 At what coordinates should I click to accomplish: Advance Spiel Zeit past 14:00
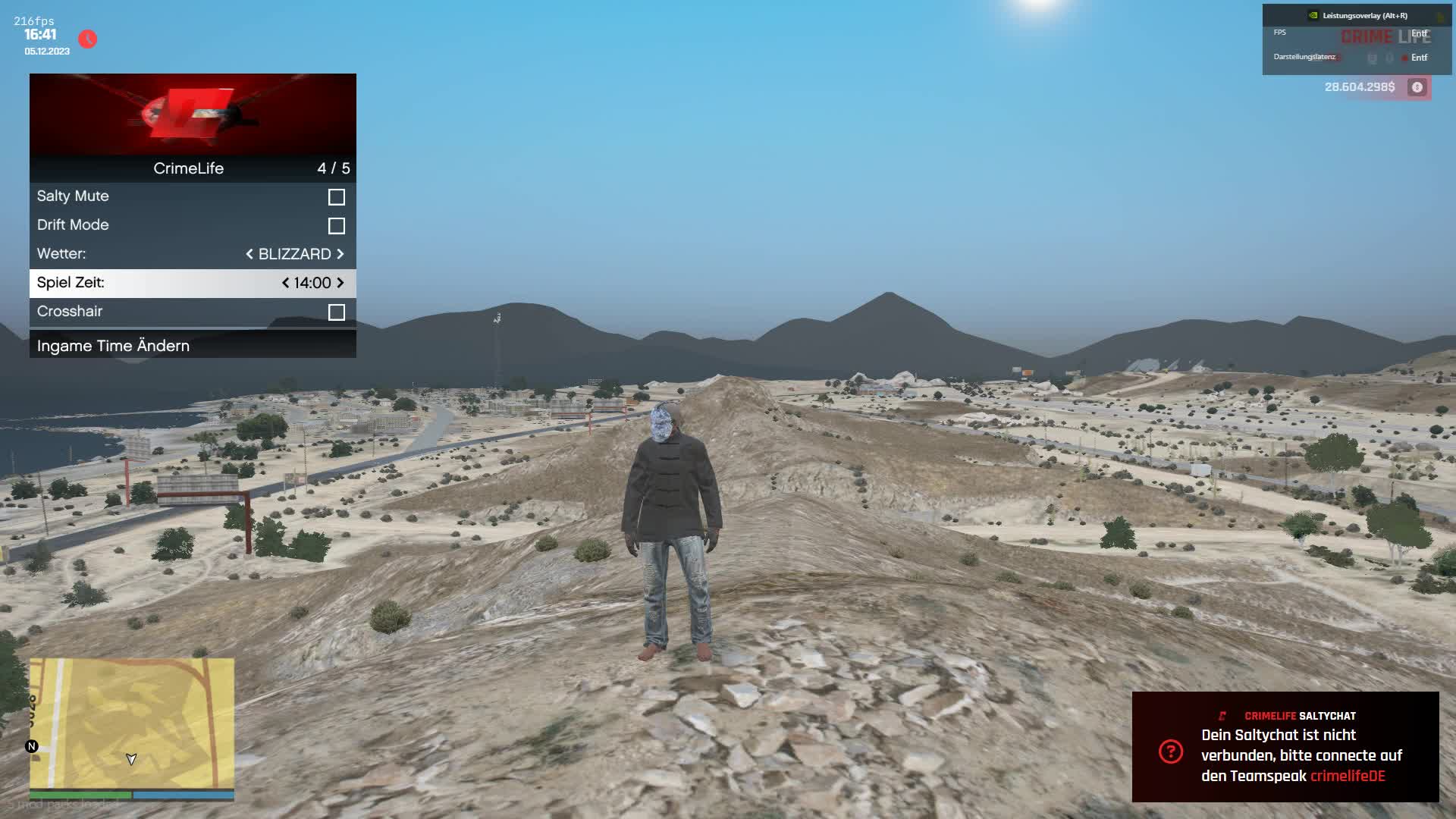340,283
